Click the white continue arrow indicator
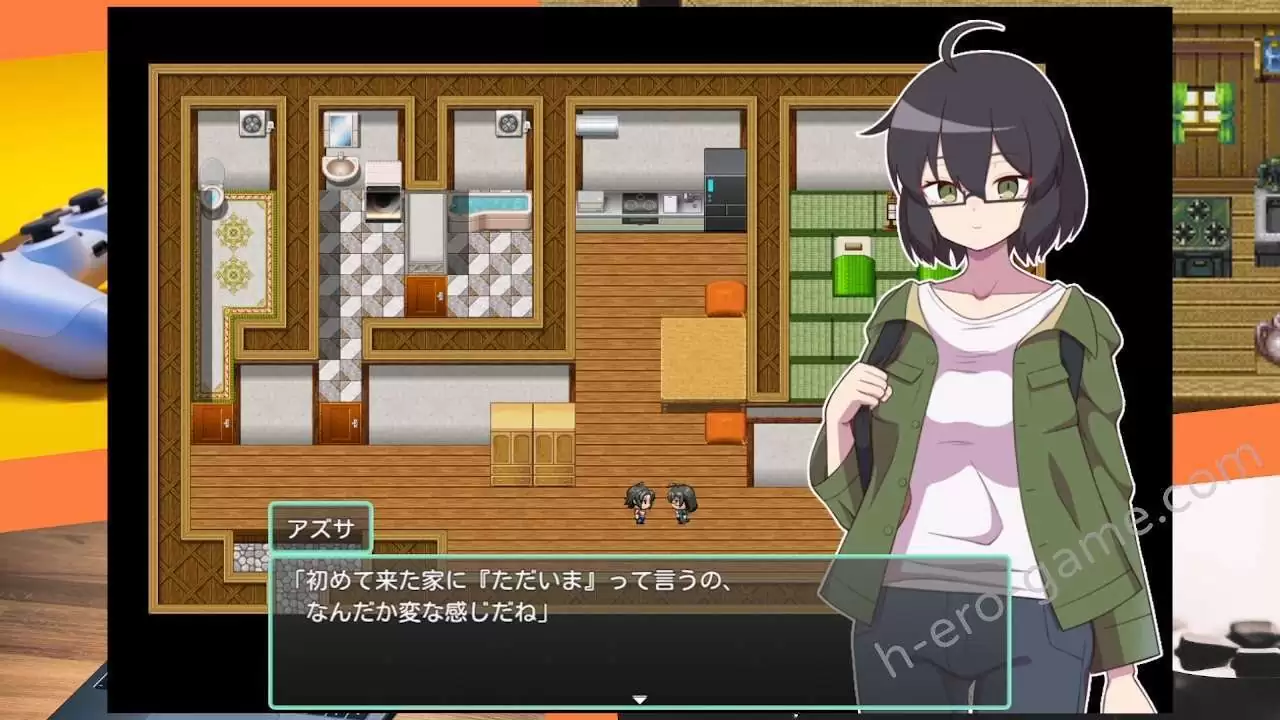 pos(640,699)
